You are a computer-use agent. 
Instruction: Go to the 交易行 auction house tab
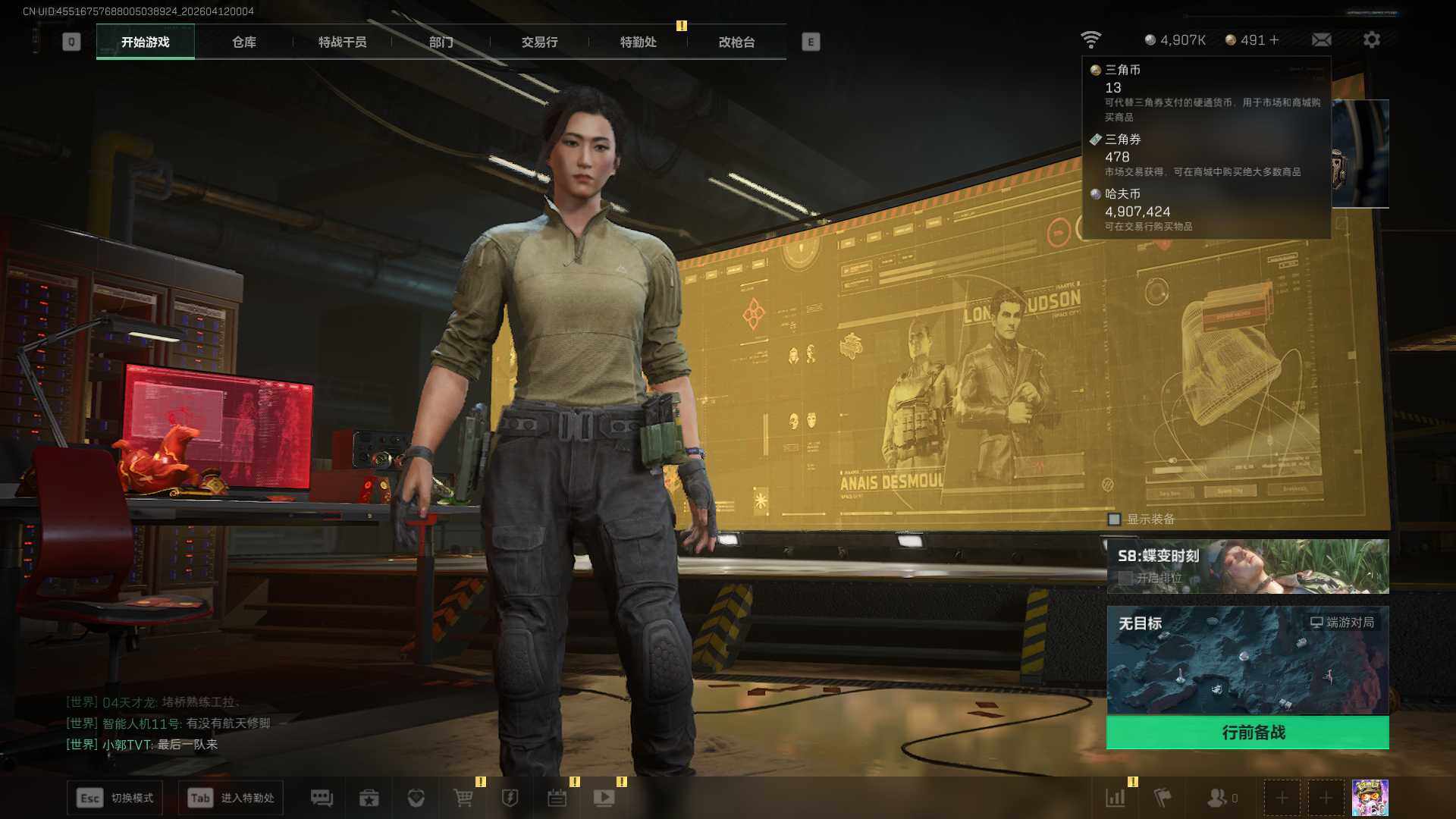coord(539,42)
